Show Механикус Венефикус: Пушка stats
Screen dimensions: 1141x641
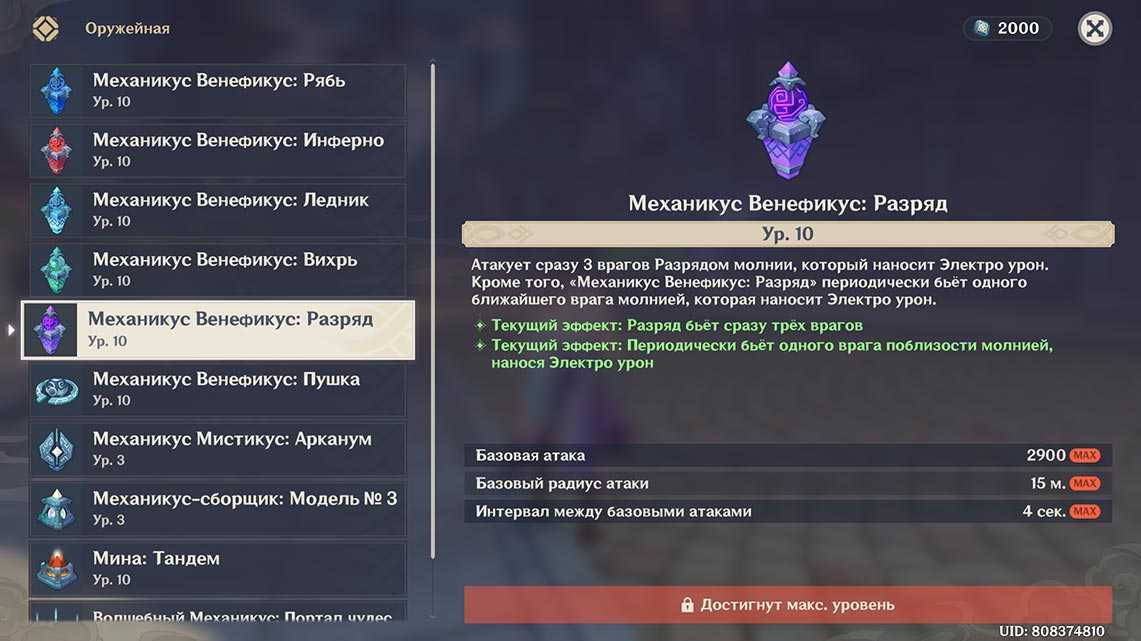pyautogui.click(x=218, y=389)
